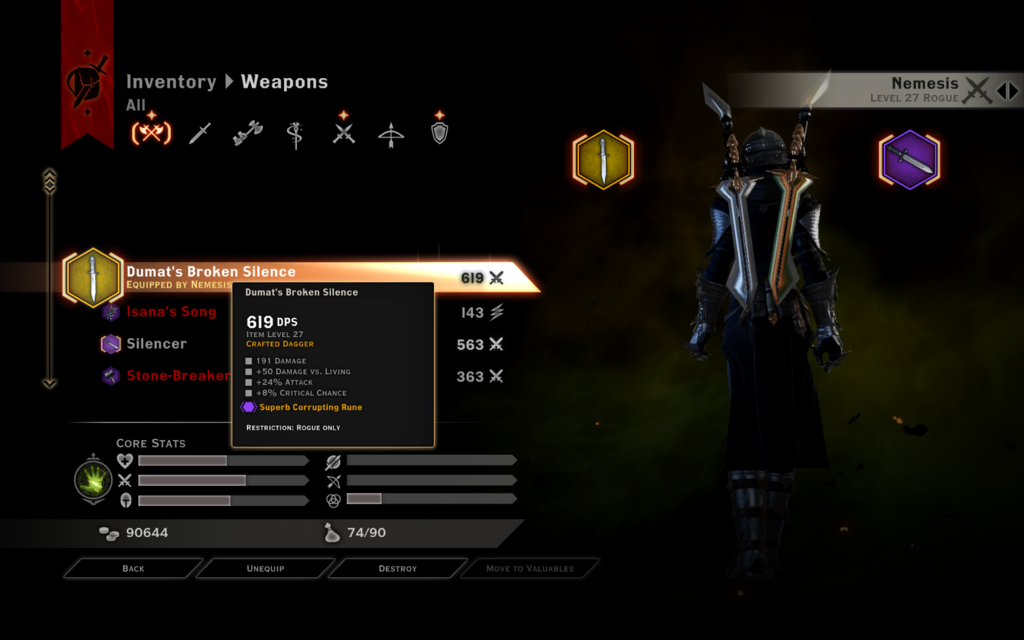Choose the Isana's Song weapon row
1024x640 pixels.
(171, 312)
